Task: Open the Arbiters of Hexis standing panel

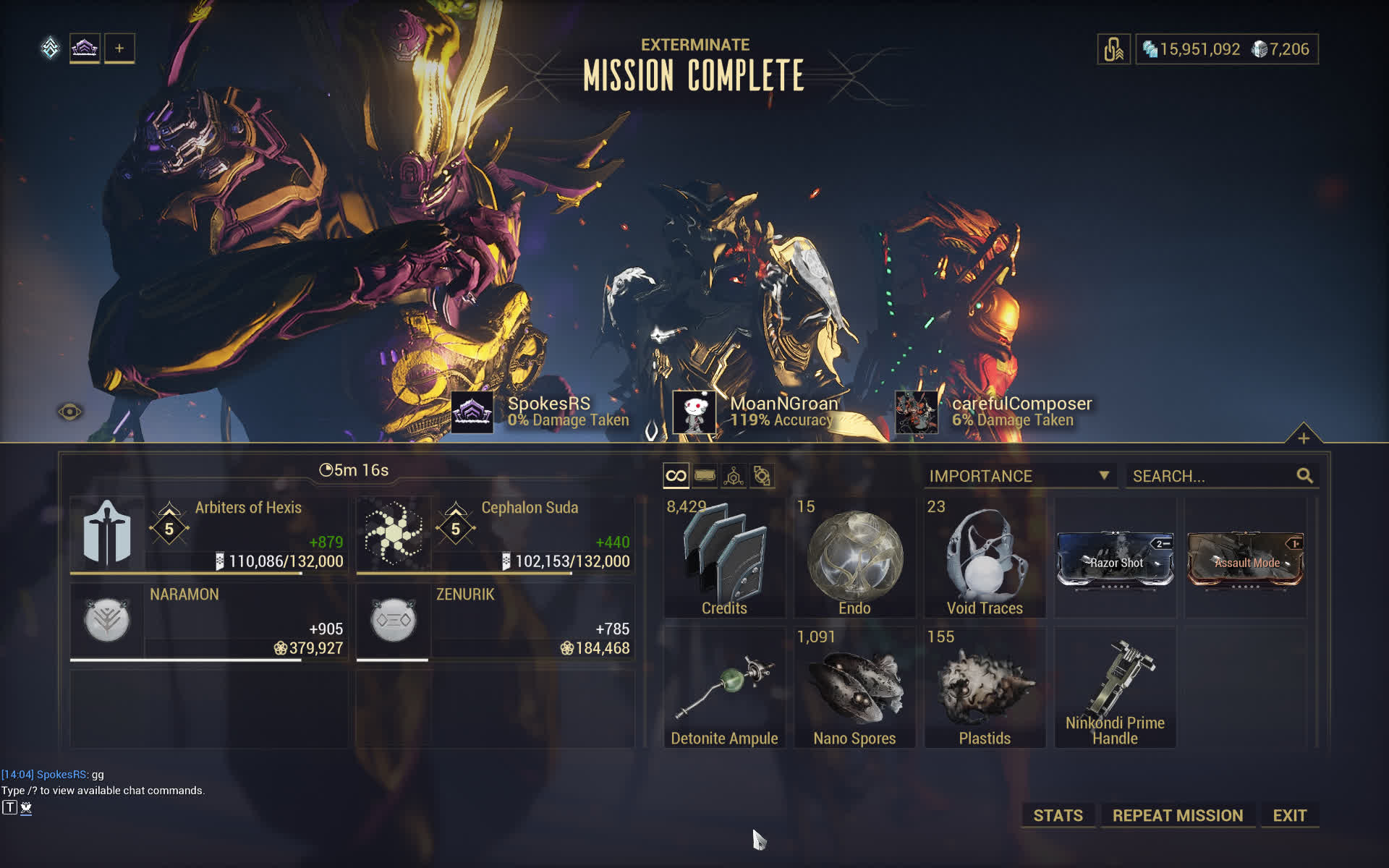Action: pyautogui.click(x=208, y=535)
